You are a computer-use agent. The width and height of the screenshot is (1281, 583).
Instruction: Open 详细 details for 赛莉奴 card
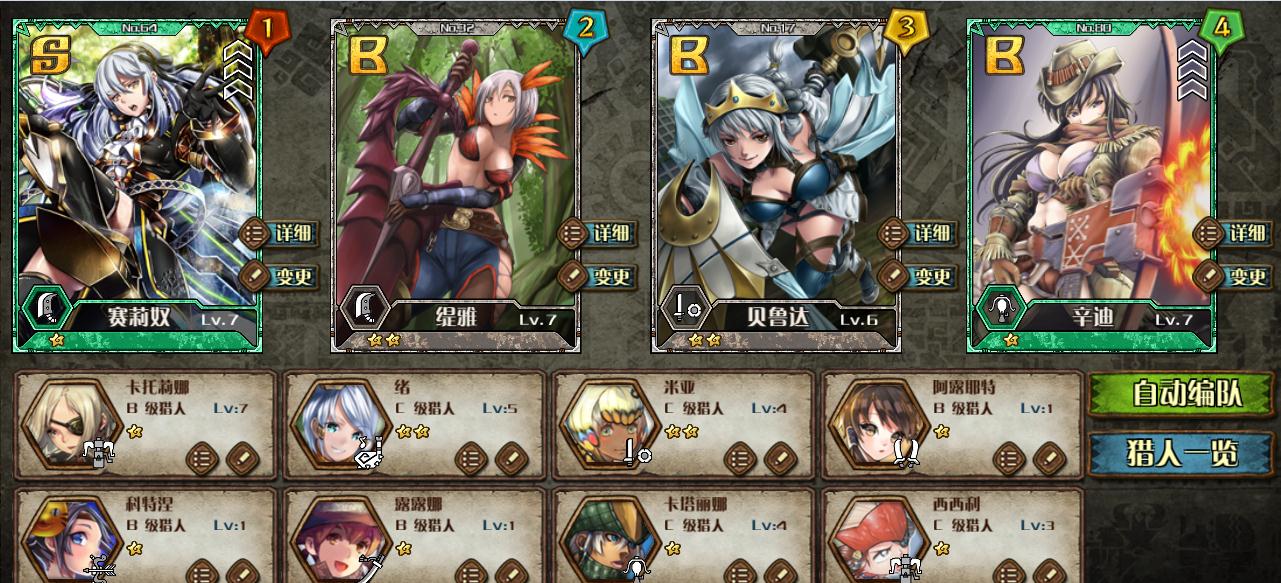tap(280, 234)
